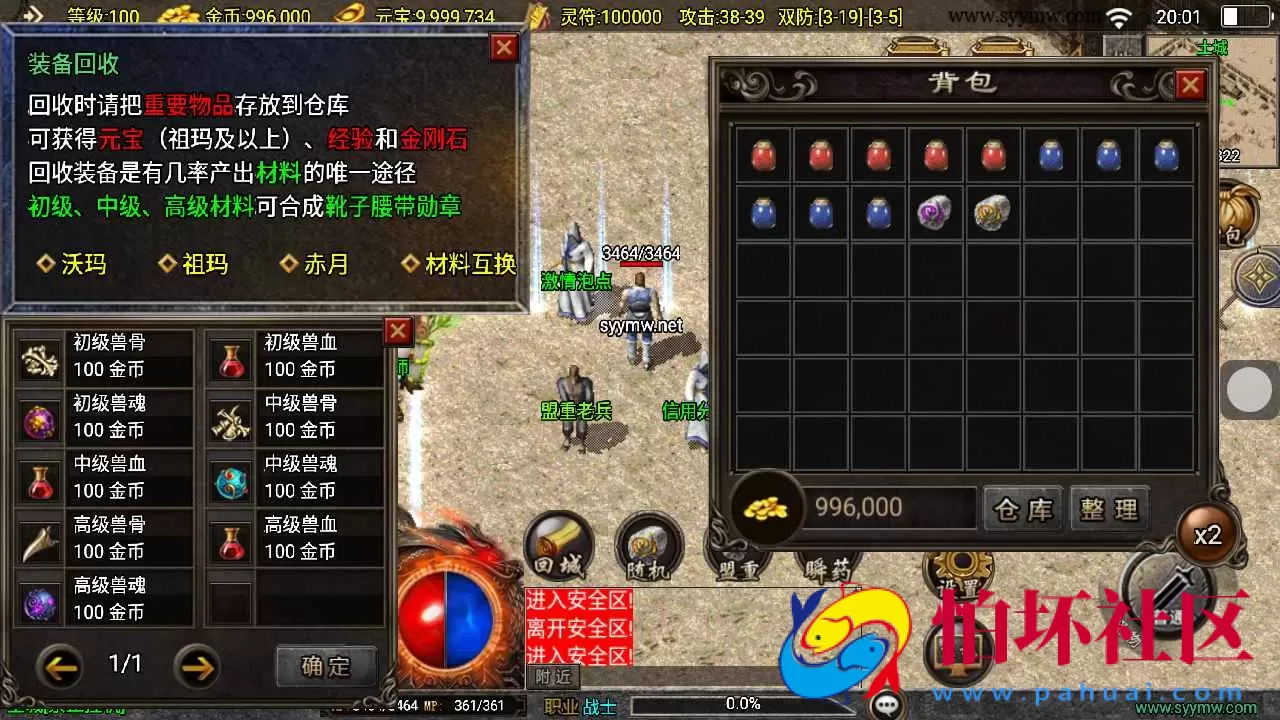This screenshot has height=720, width=1280.
Task: Click the 整理 sort button in backpack
Action: [x=1110, y=508]
